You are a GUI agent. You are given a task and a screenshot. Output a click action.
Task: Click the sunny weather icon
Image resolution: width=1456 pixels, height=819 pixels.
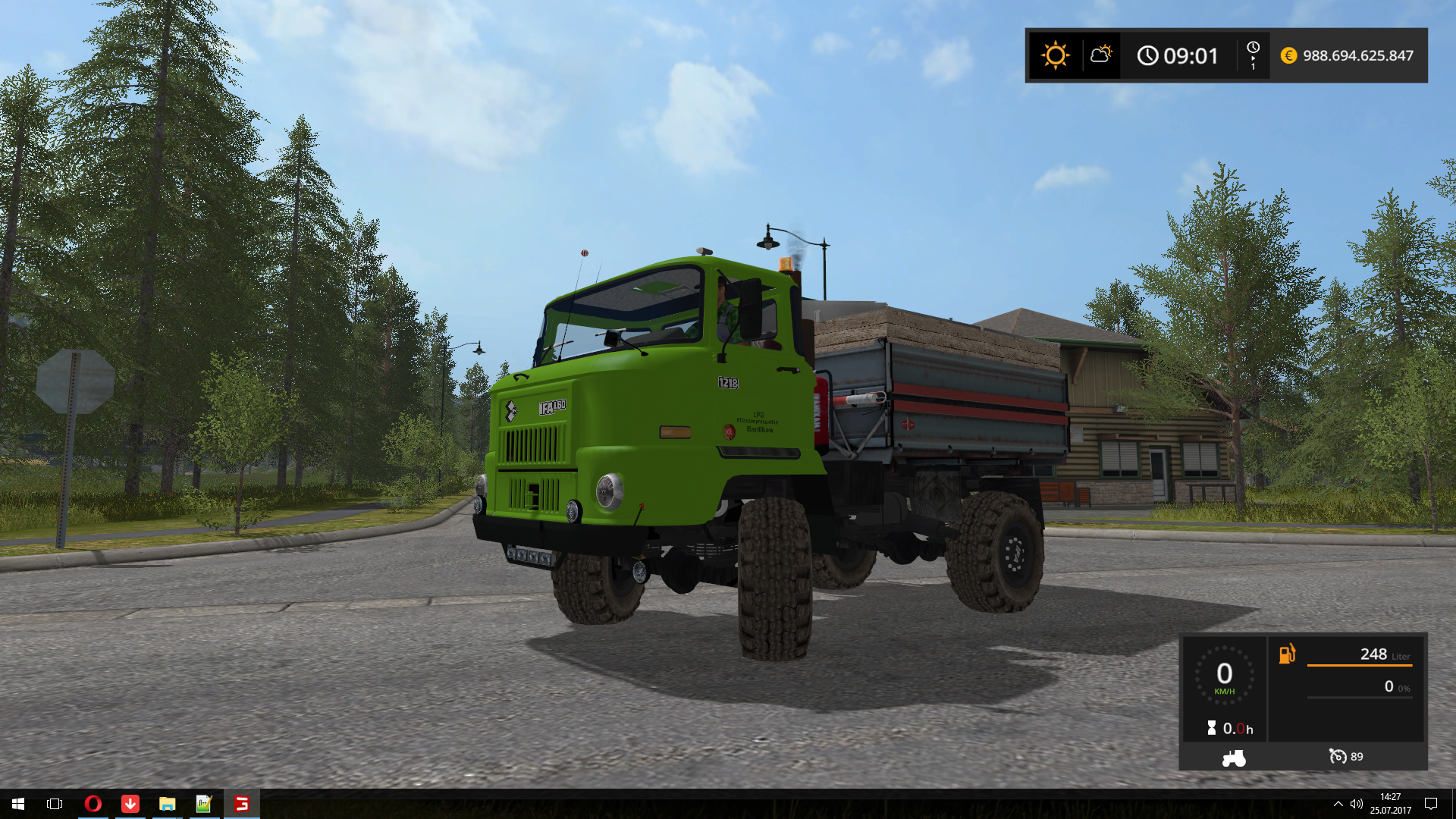1055,55
